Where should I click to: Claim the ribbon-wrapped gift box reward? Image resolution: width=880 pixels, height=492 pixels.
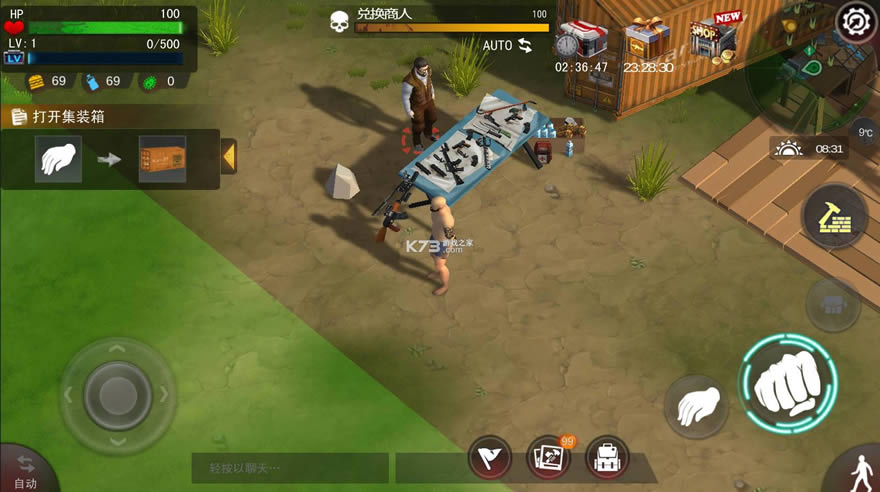[x=647, y=38]
